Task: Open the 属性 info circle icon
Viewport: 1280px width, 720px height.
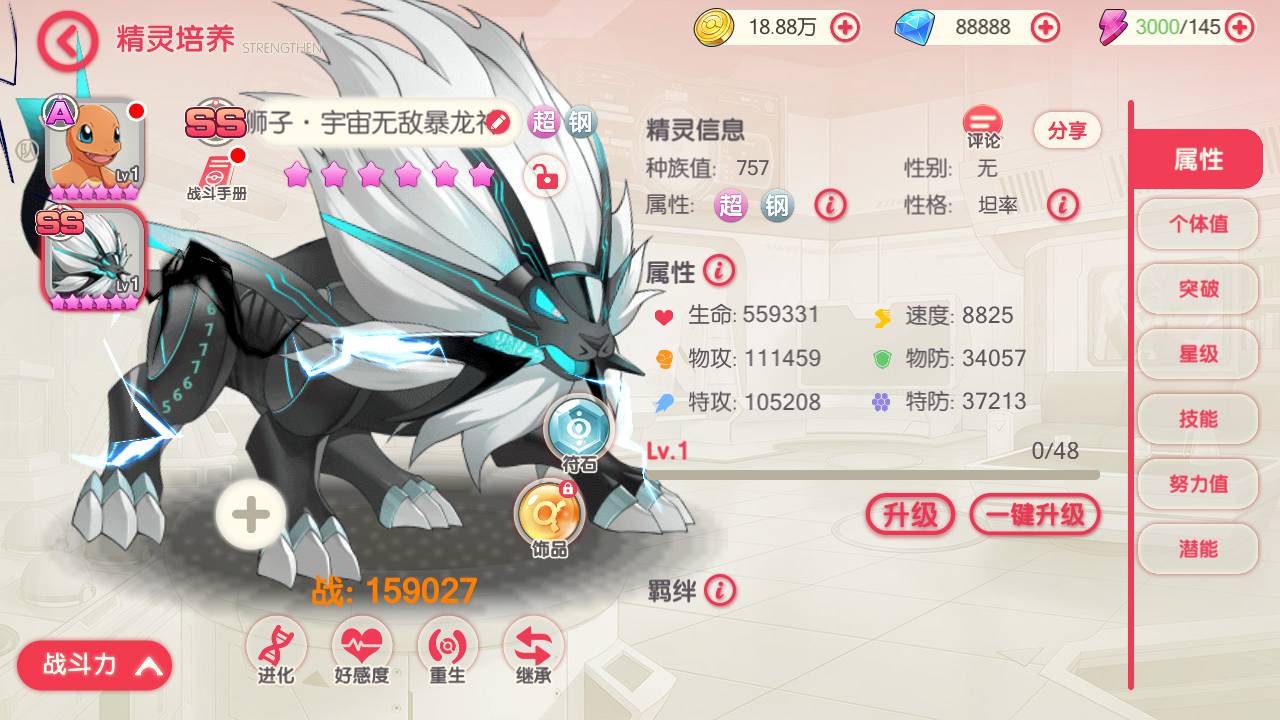Action: tap(718, 271)
